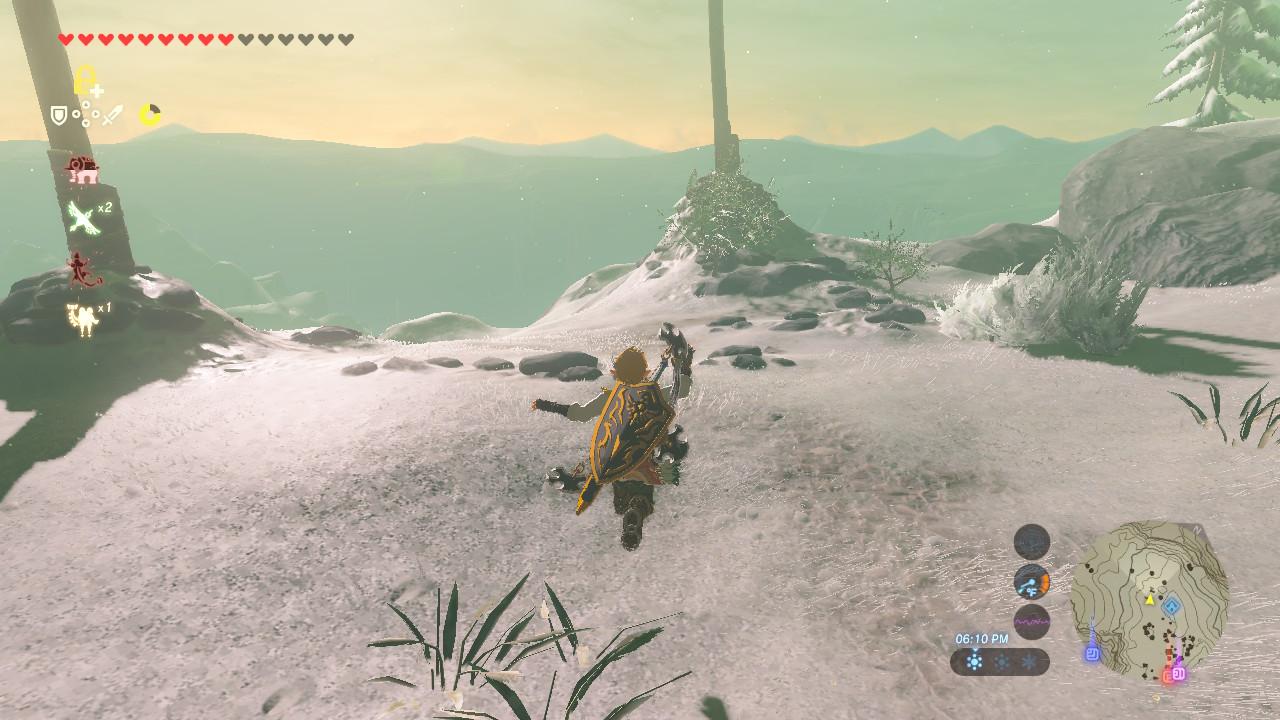This screenshot has width=1280, height=720.
Task: Trigger the yellow camel Urbosa's Fury ability
Action: pyautogui.click(x=81, y=317)
